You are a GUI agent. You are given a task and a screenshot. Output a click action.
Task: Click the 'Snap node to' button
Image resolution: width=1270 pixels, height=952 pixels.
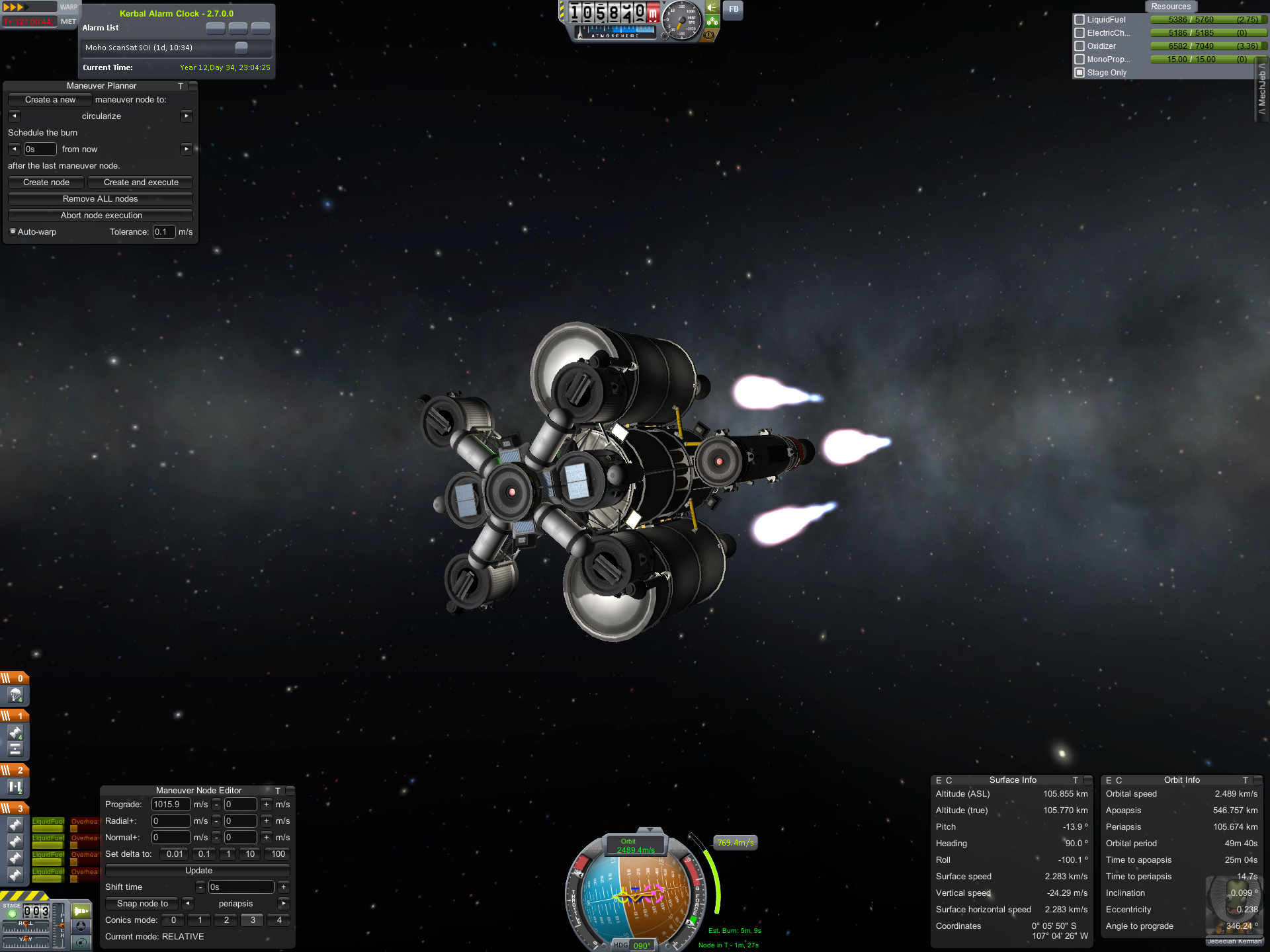(x=142, y=904)
